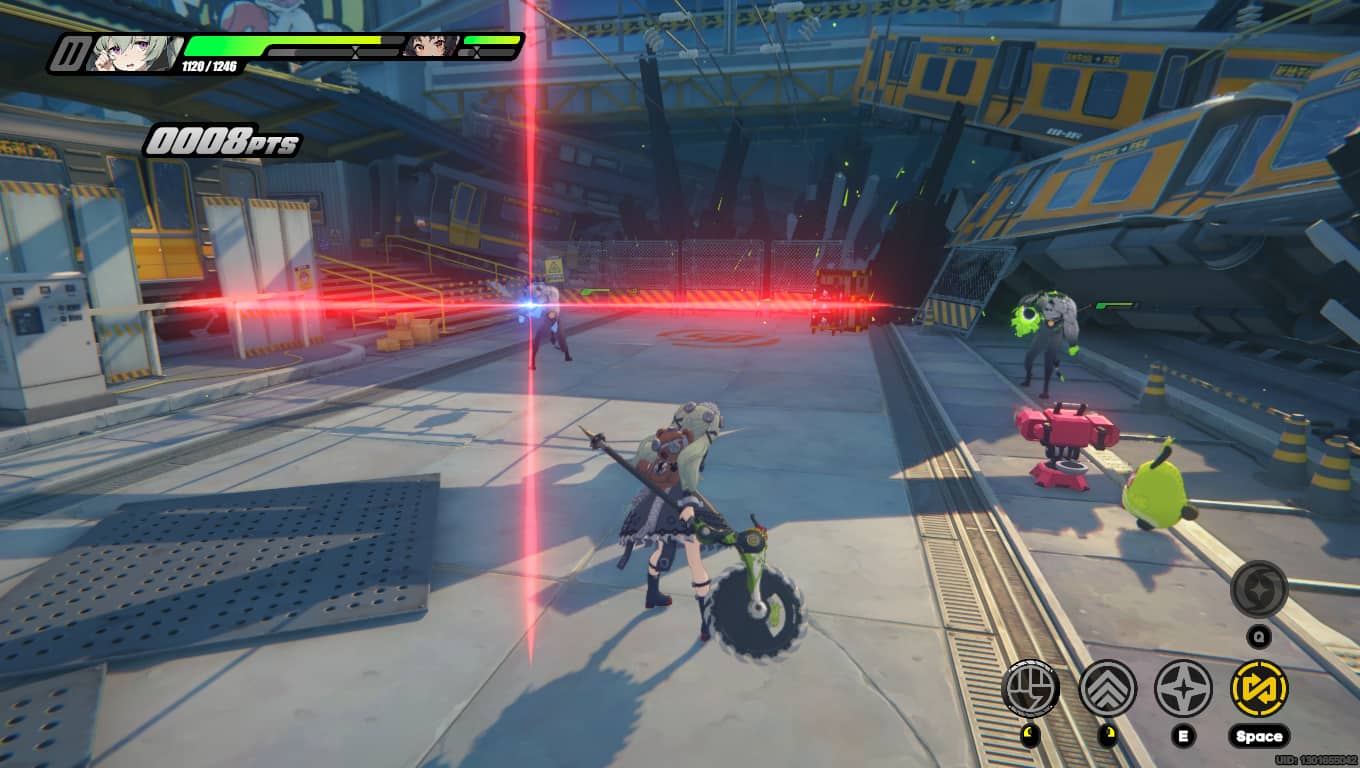Screen dimensions: 1360x768
Task: Use the four-point star special attack
Action: pyautogui.click(x=1183, y=688)
